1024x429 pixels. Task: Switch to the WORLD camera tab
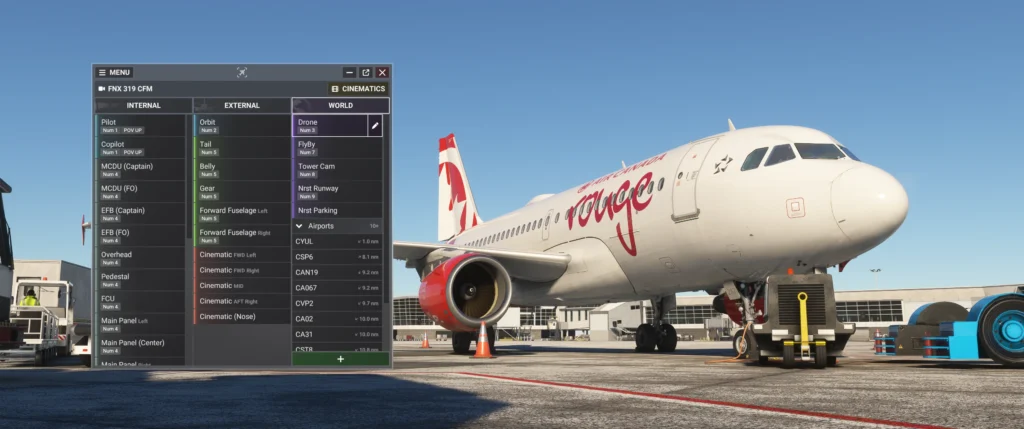coord(340,105)
